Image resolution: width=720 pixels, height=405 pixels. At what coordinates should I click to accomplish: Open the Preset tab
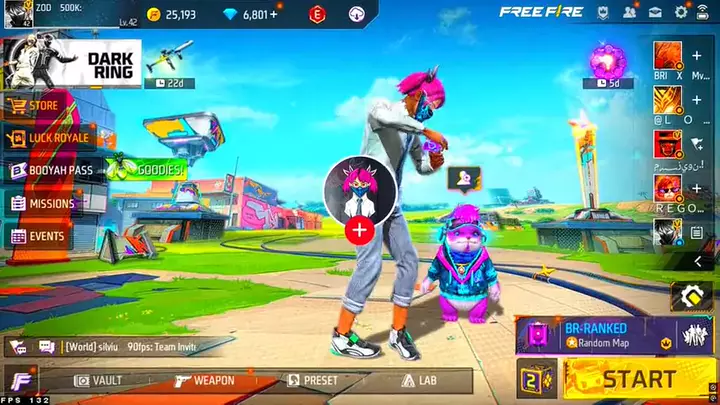(x=313, y=380)
